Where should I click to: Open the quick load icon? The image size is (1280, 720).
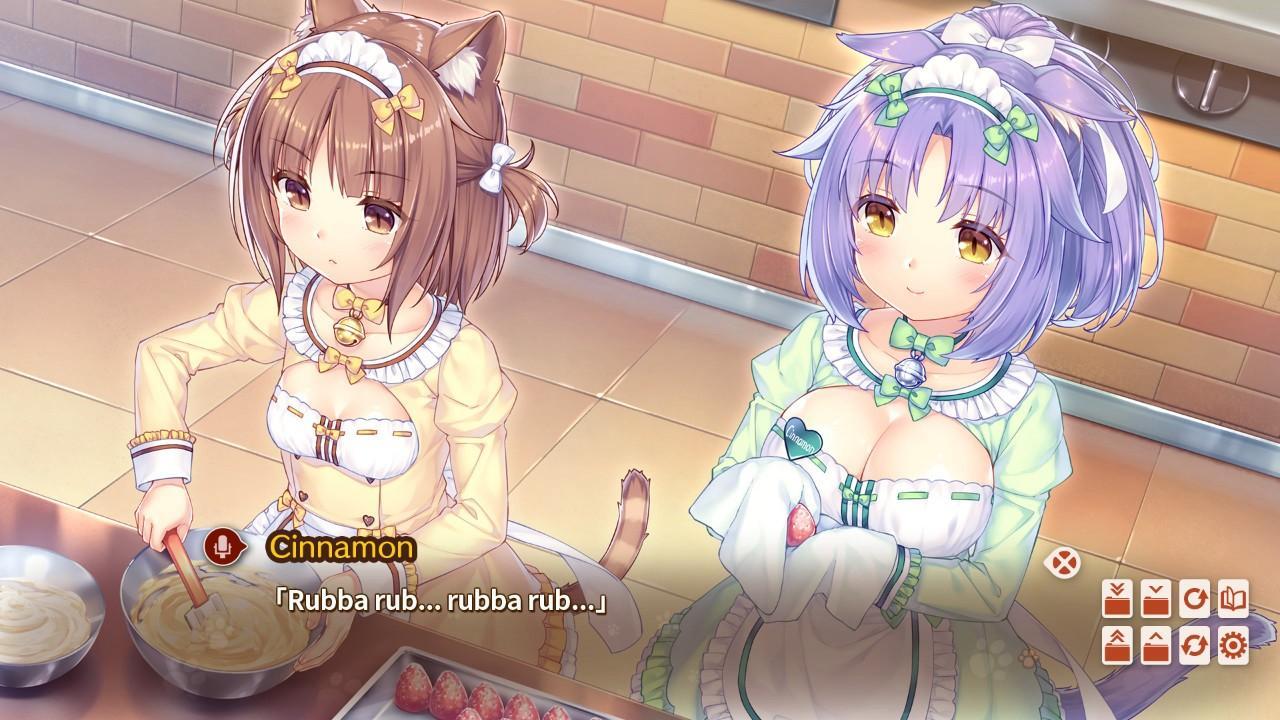pyautogui.click(x=1117, y=646)
